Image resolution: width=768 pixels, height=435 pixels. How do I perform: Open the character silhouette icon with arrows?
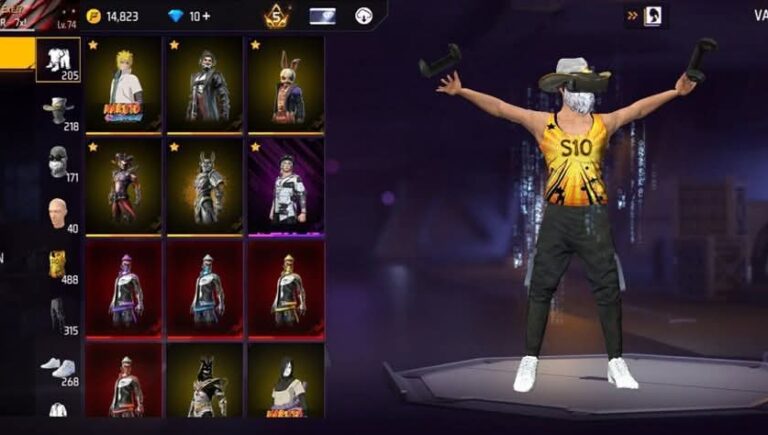pos(651,16)
